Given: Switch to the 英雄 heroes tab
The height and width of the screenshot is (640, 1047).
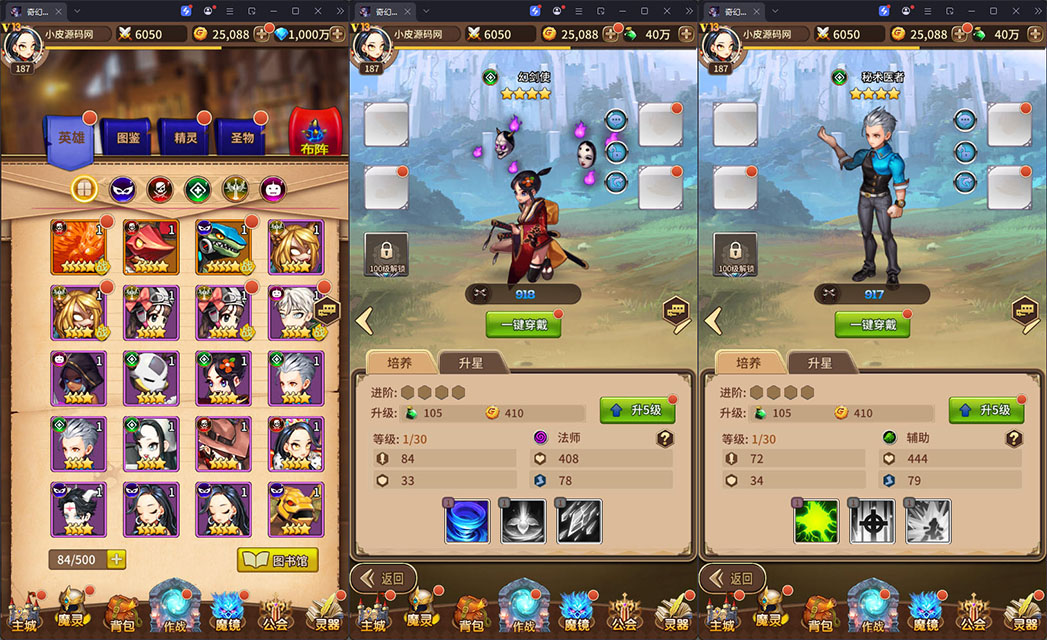Looking at the screenshot, I should point(70,139).
